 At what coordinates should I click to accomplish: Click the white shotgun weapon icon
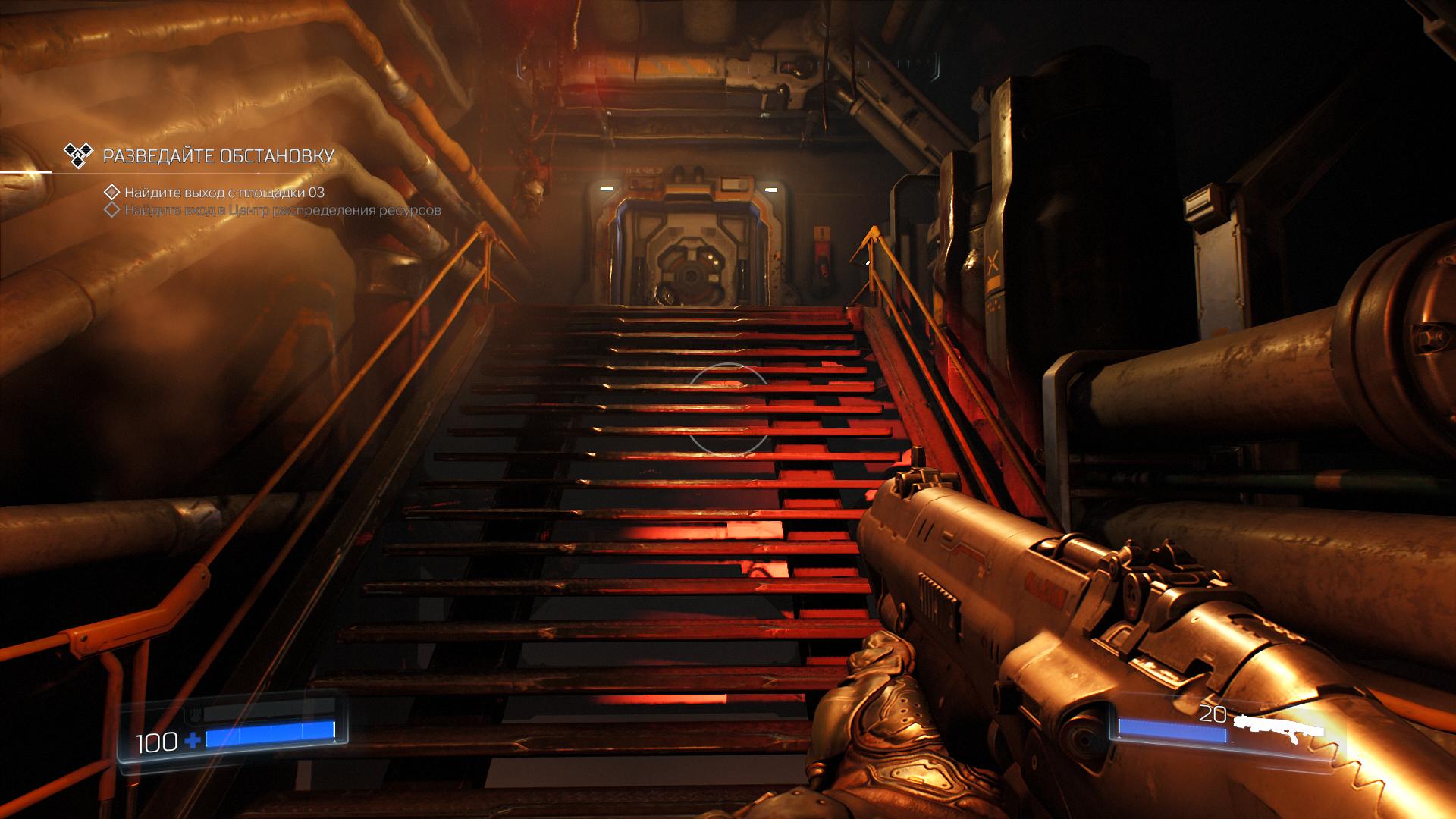(1279, 727)
